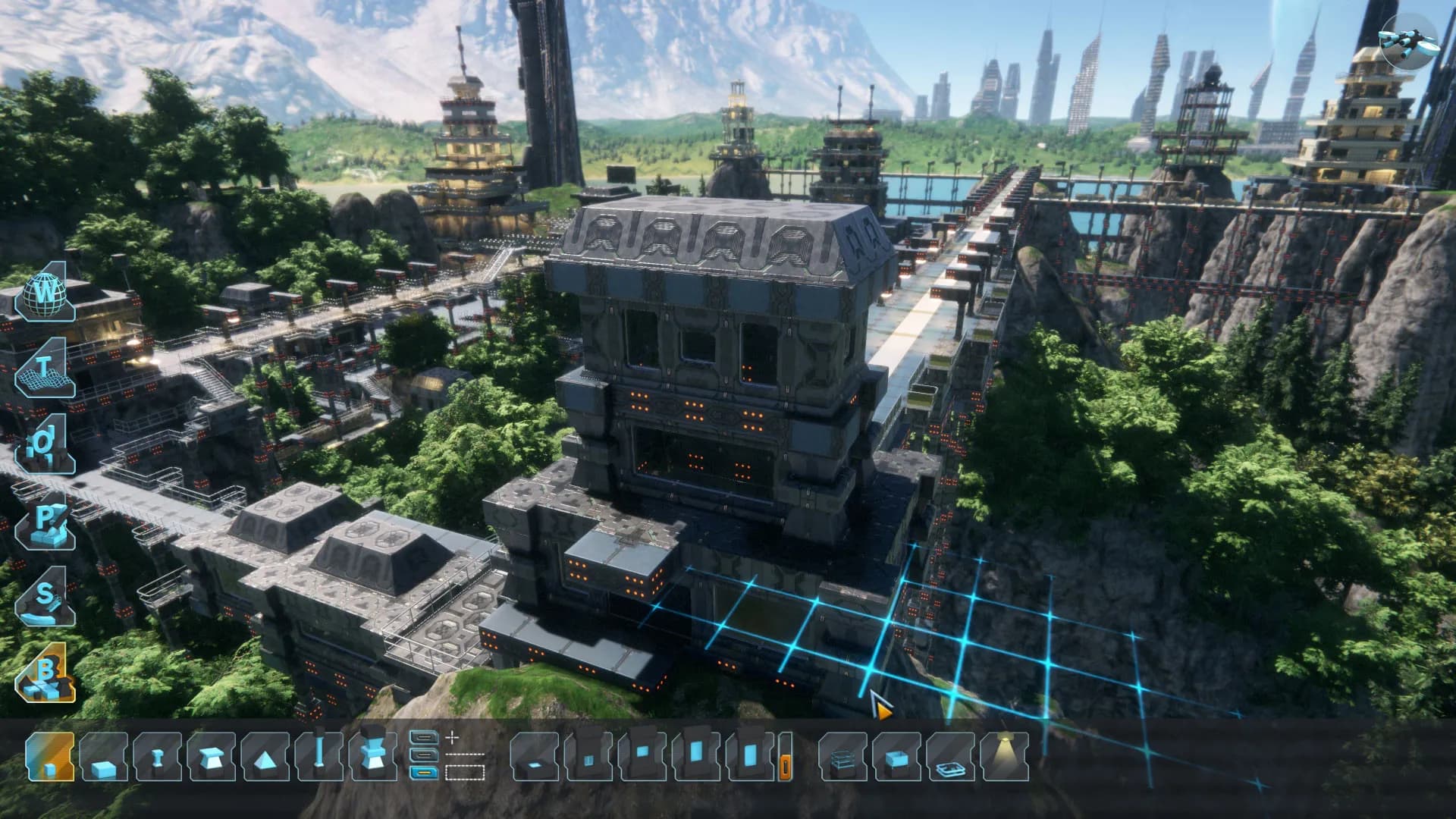Activate the single-point placement mode
This screenshot has width=1456, height=819.
[453, 736]
